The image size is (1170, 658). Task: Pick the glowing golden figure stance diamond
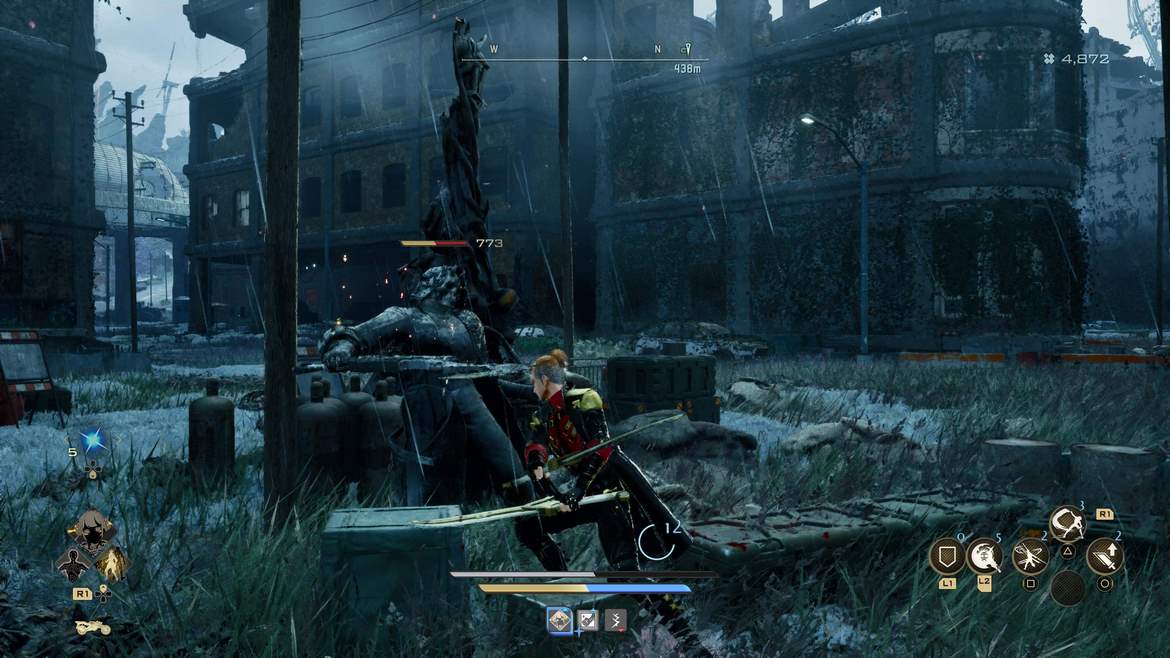(111, 563)
